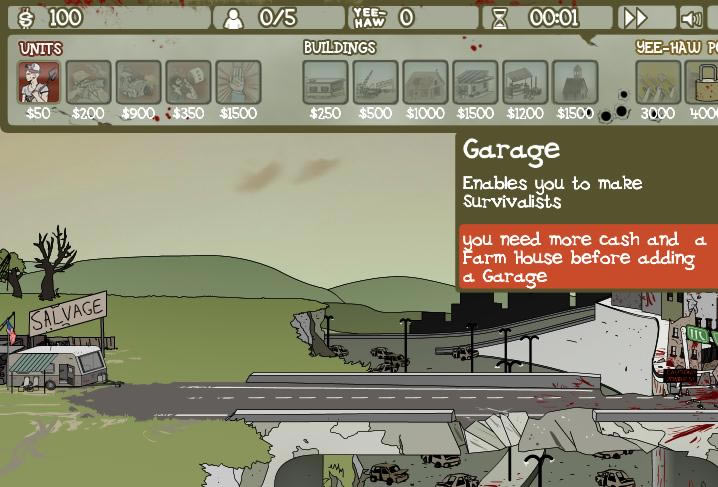Choose the $1500 raised hand unit
The image size is (718, 487).
tap(238, 82)
